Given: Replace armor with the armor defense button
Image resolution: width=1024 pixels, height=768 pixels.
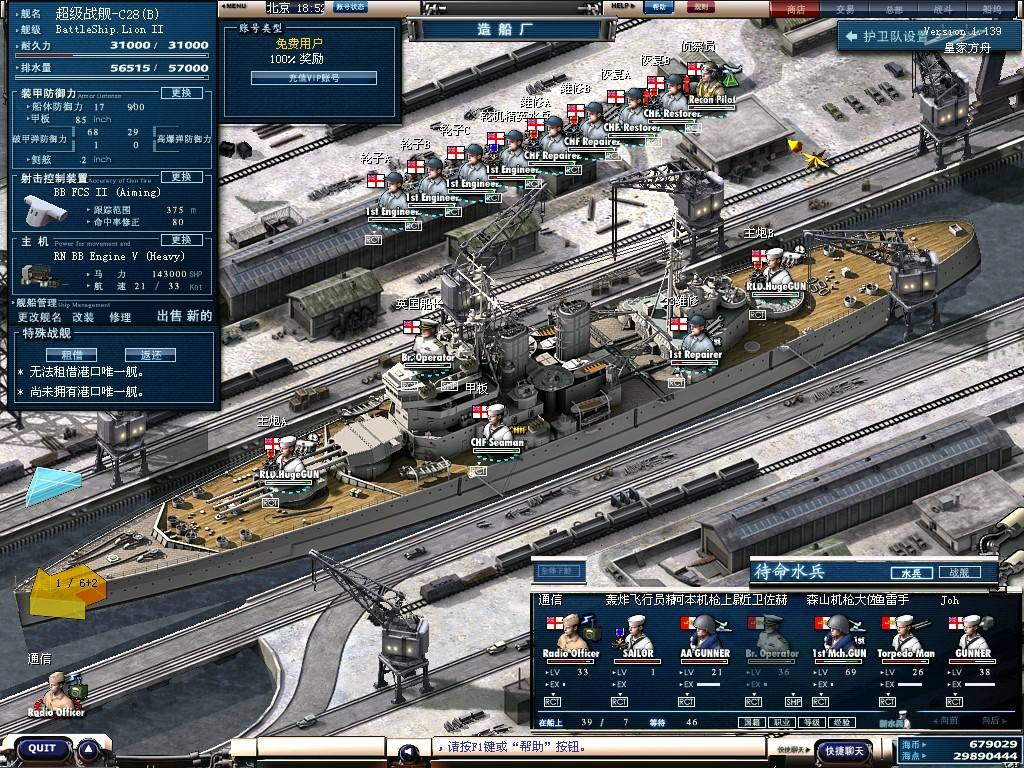Looking at the screenshot, I should tap(181, 93).
